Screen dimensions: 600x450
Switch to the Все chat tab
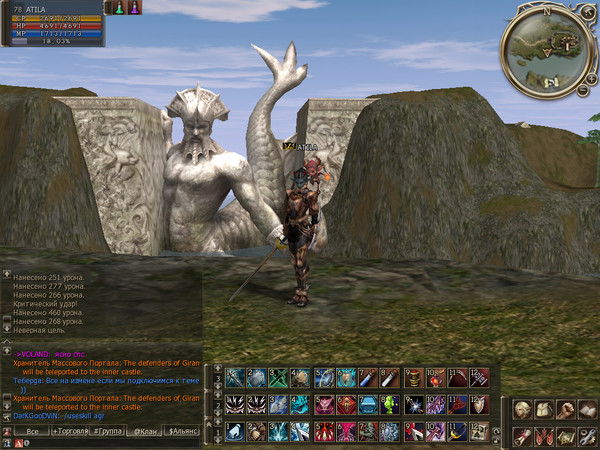[31, 431]
